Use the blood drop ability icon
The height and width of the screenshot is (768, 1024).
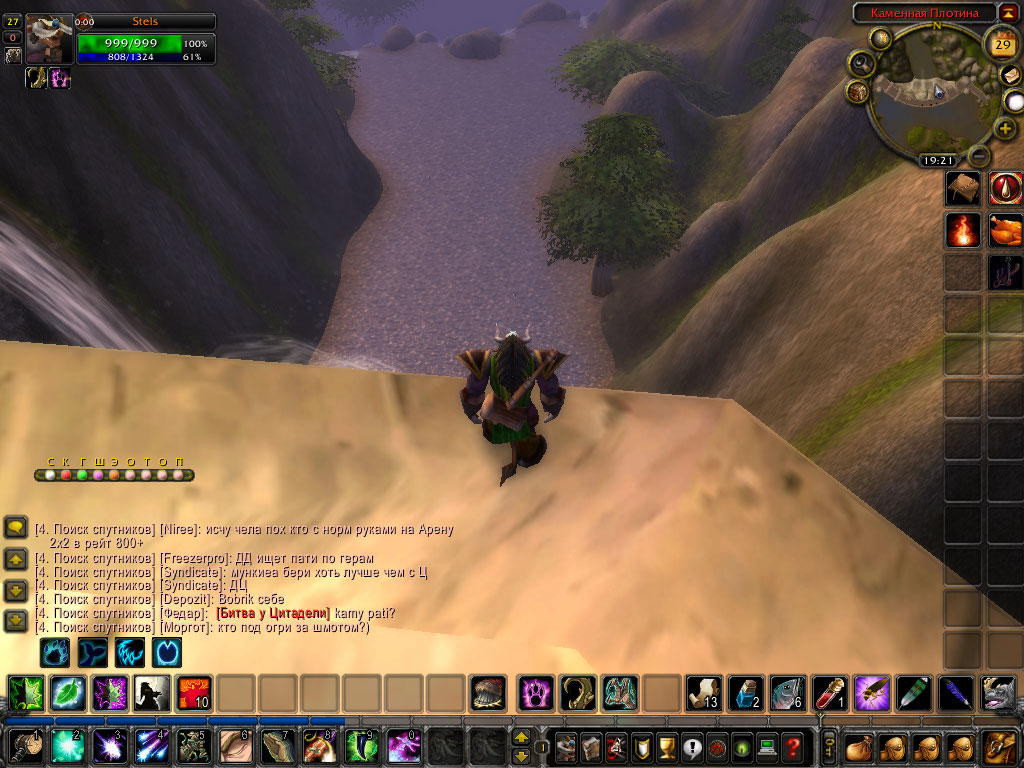point(1005,187)
